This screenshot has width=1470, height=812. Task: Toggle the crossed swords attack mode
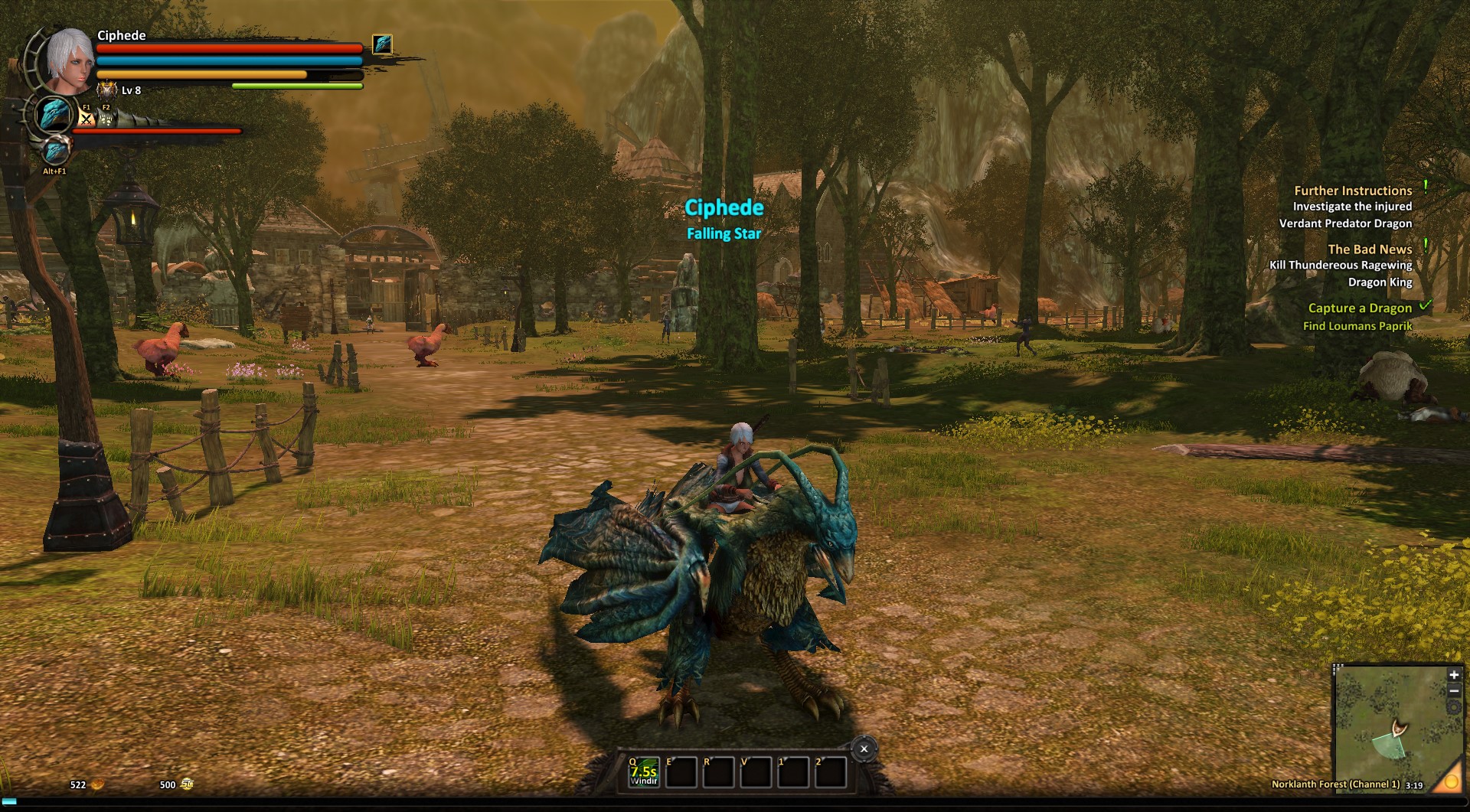click(87, 119)
